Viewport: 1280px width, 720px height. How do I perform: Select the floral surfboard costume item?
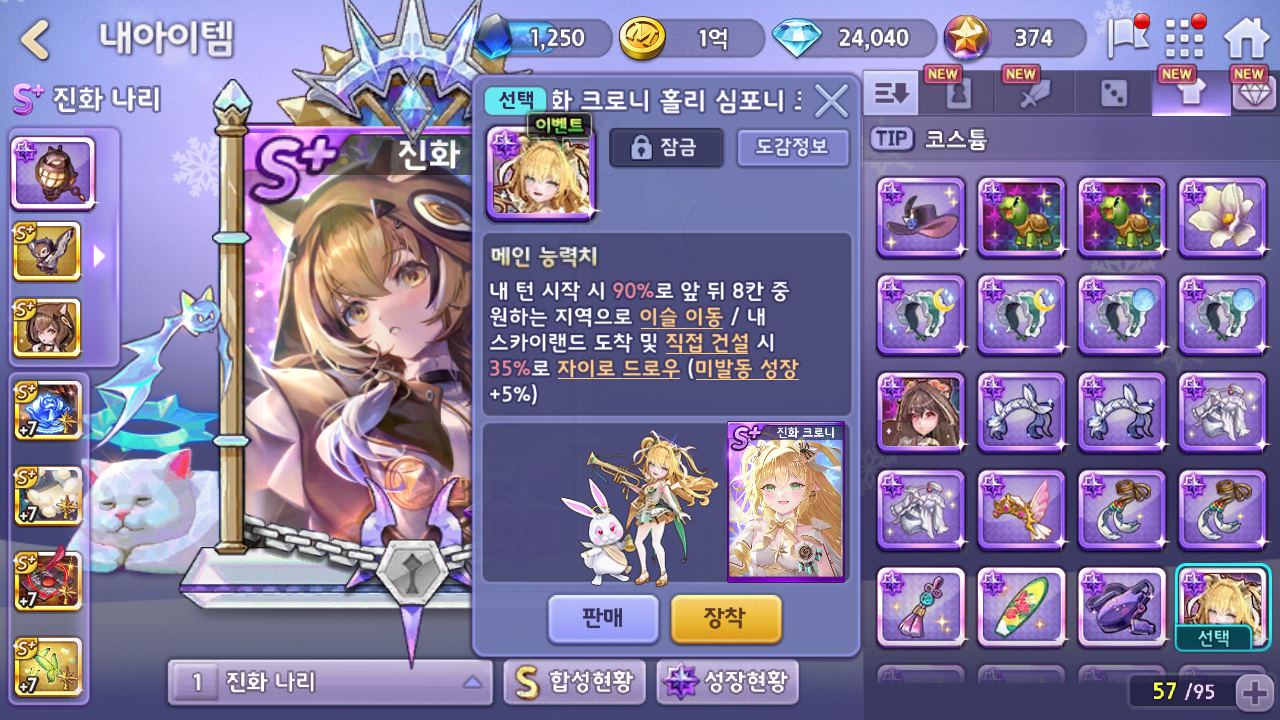[1021, 607]
